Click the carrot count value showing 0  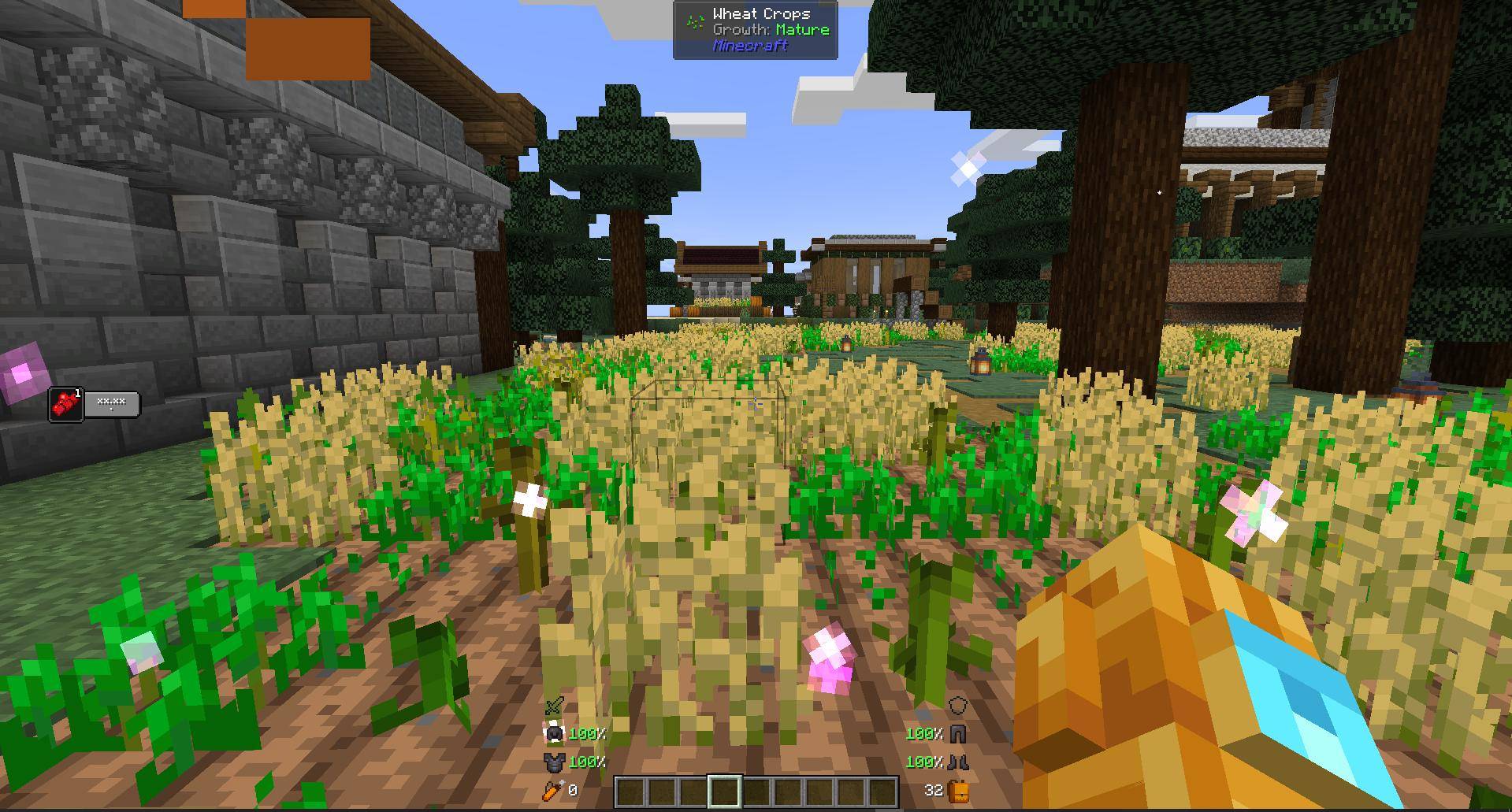[x=573, y=790]
